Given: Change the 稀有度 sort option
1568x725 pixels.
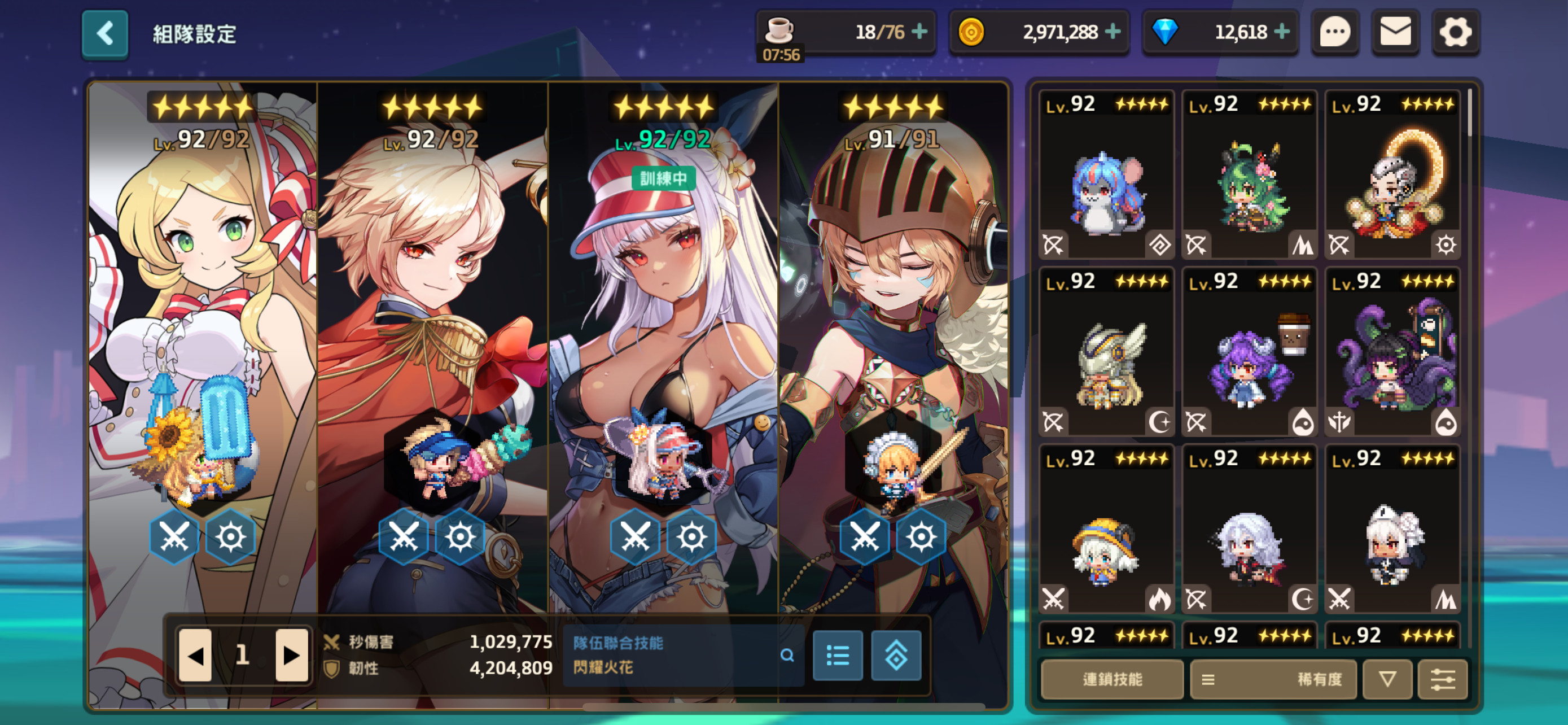Looking at the screenshot, I should click(x=1273, y=679).
